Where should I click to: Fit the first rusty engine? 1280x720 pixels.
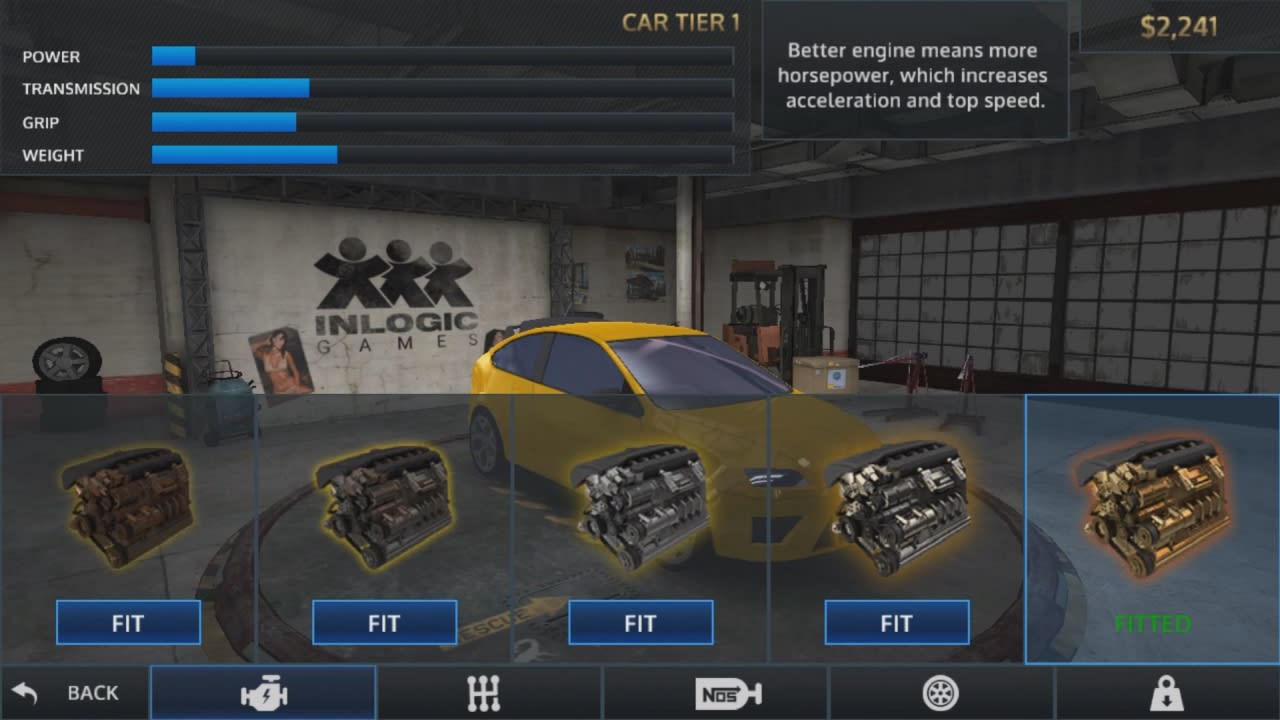click(x=128, y=622)
